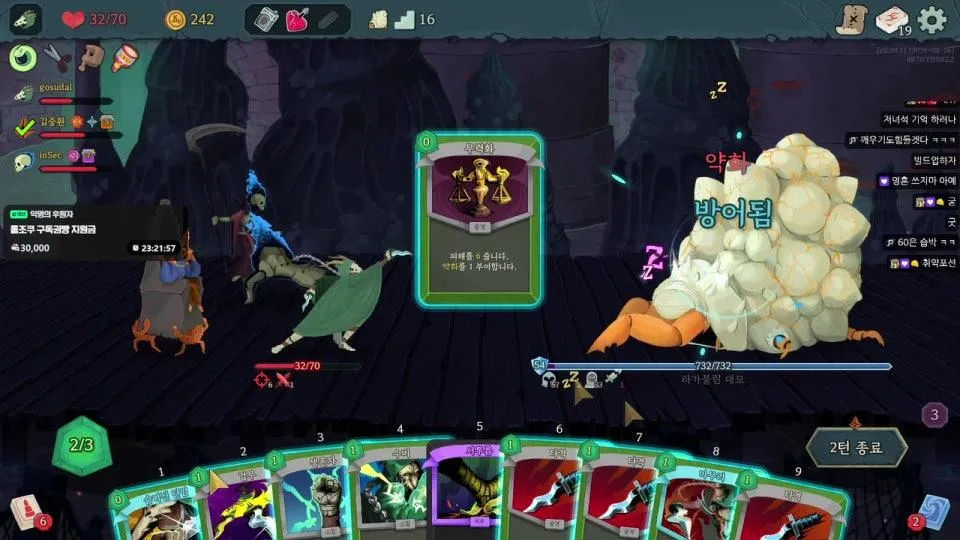This screenshot has width=960, height=540.
Task: Check the exhaust pile counter showing 3
Action: [x=934, y=414]
